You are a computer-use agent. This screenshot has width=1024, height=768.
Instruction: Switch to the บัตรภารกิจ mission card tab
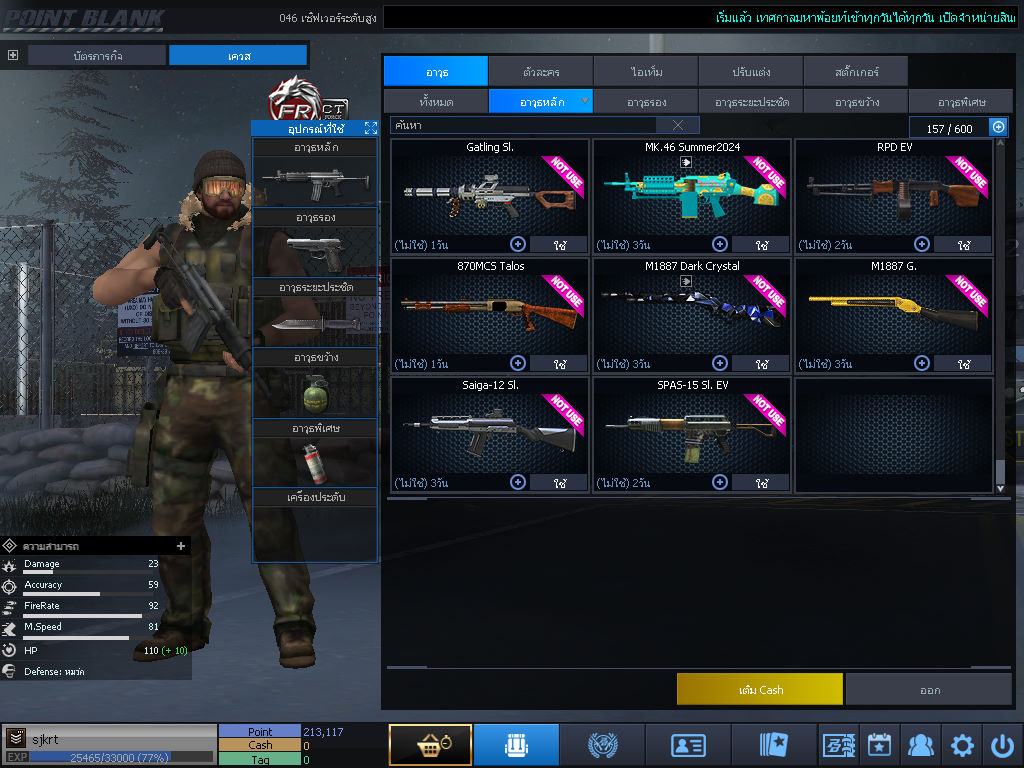tap(97, 56)
